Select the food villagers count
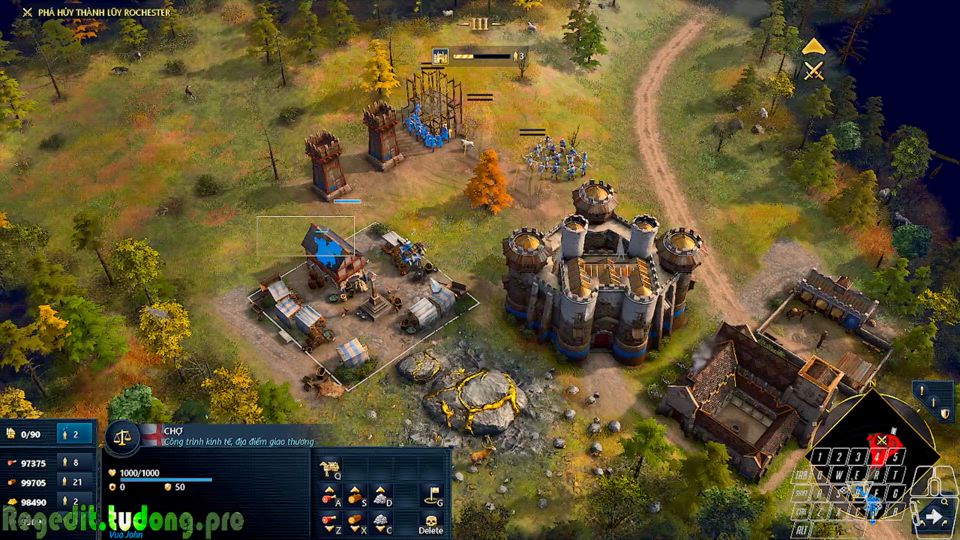The height and width of the screenshot is (540, 960). pos(72,463)
